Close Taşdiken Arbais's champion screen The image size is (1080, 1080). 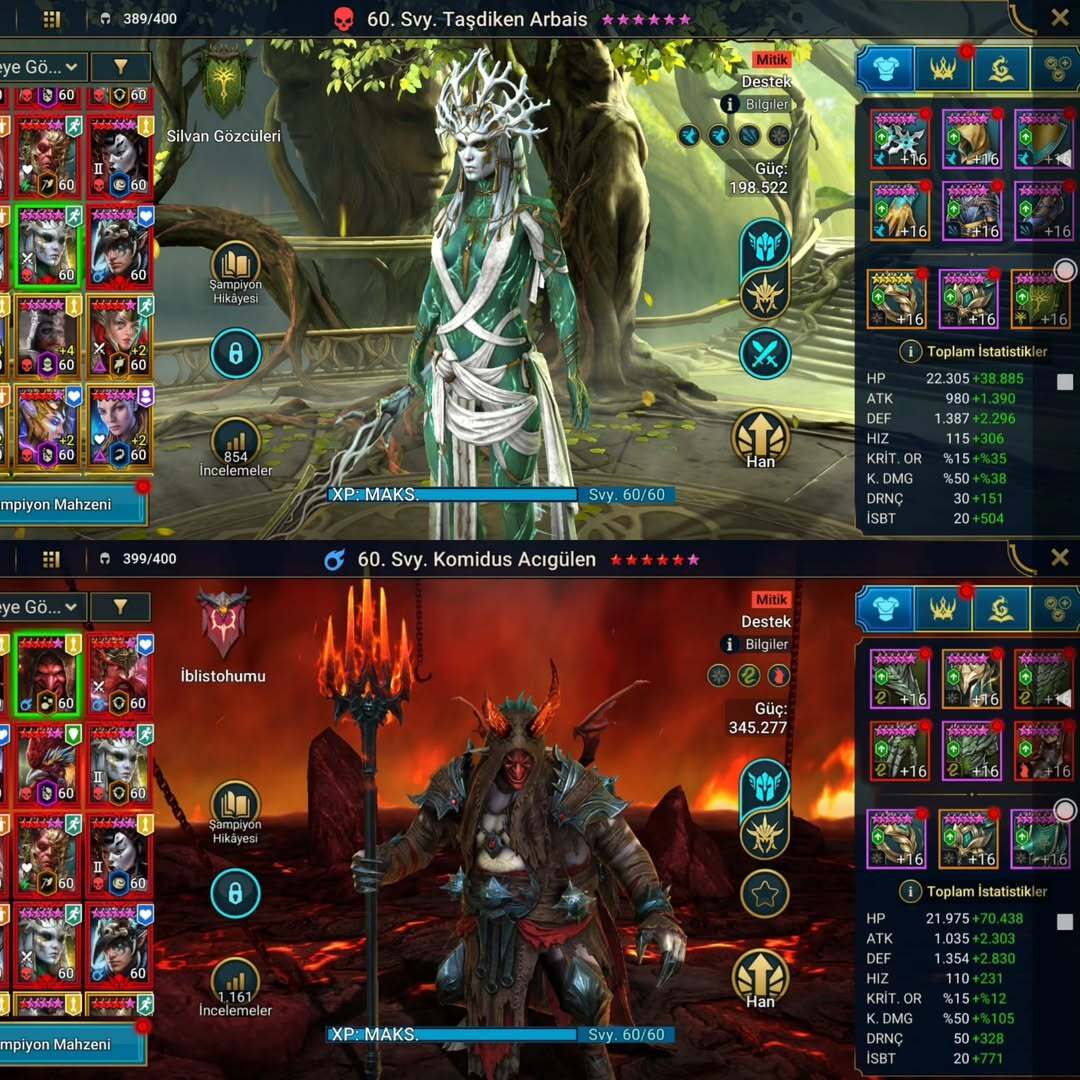click(1059, 17)
